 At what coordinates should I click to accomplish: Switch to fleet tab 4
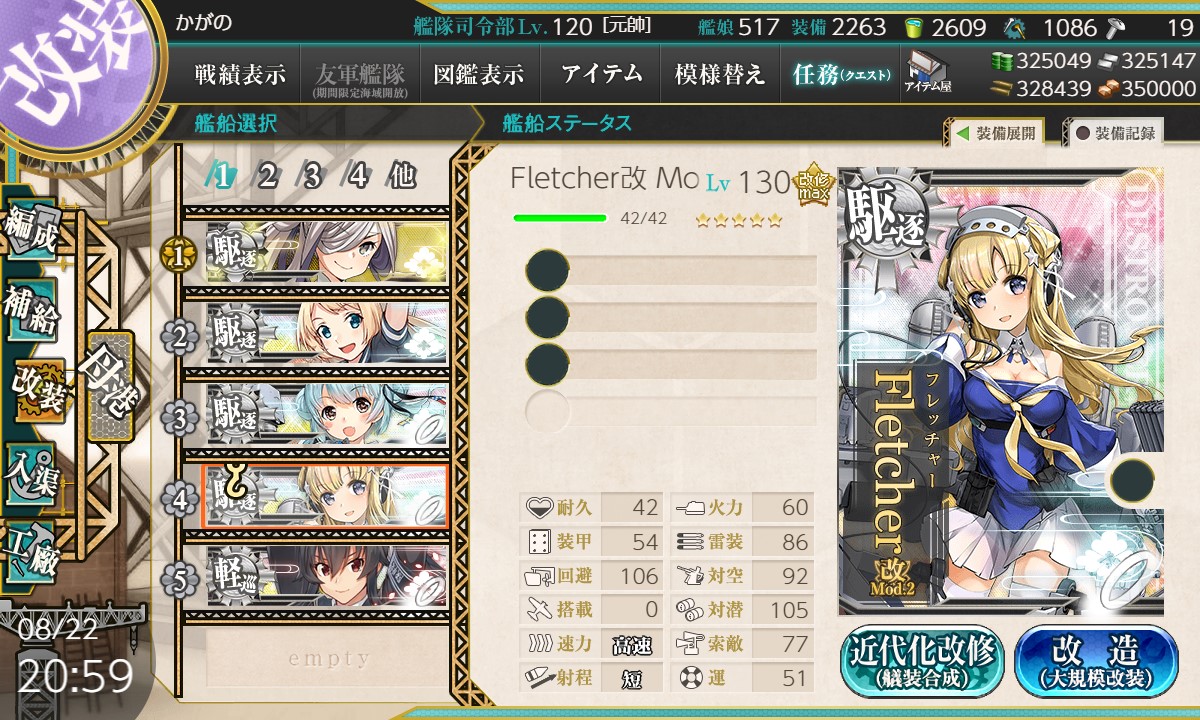[x=357, y=176]
